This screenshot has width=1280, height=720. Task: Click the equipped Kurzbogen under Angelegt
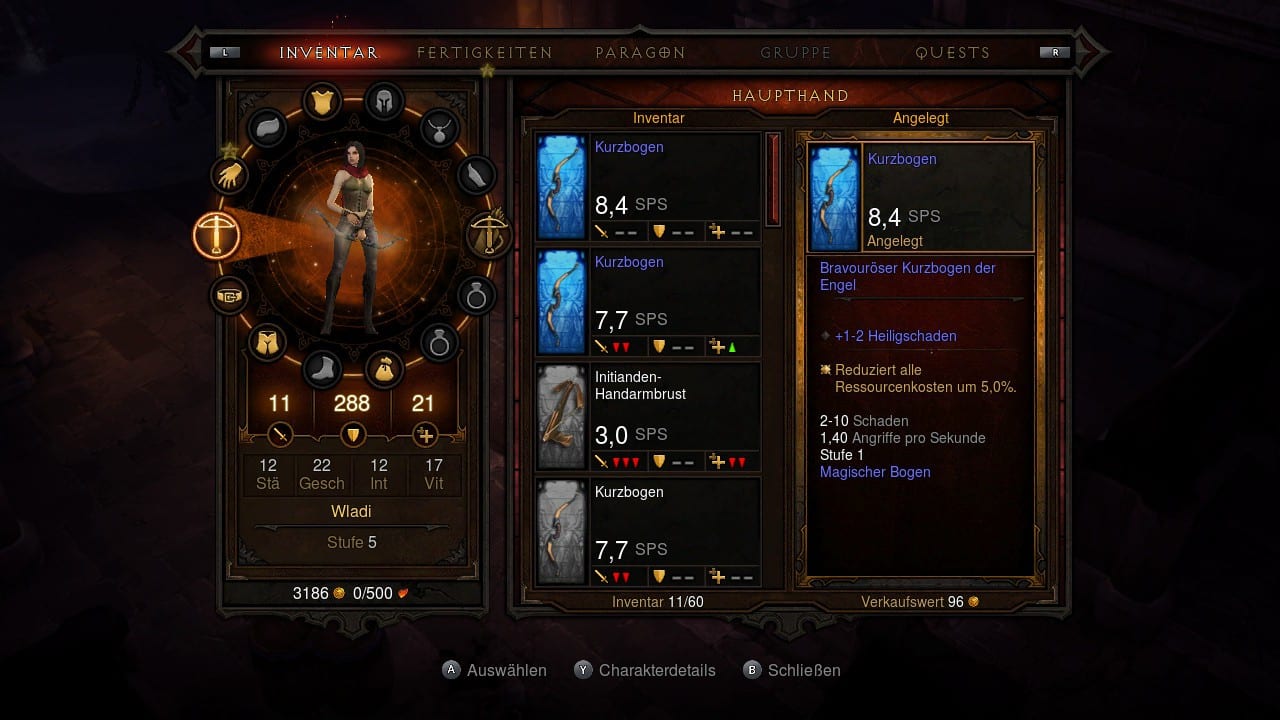(920, 197)
